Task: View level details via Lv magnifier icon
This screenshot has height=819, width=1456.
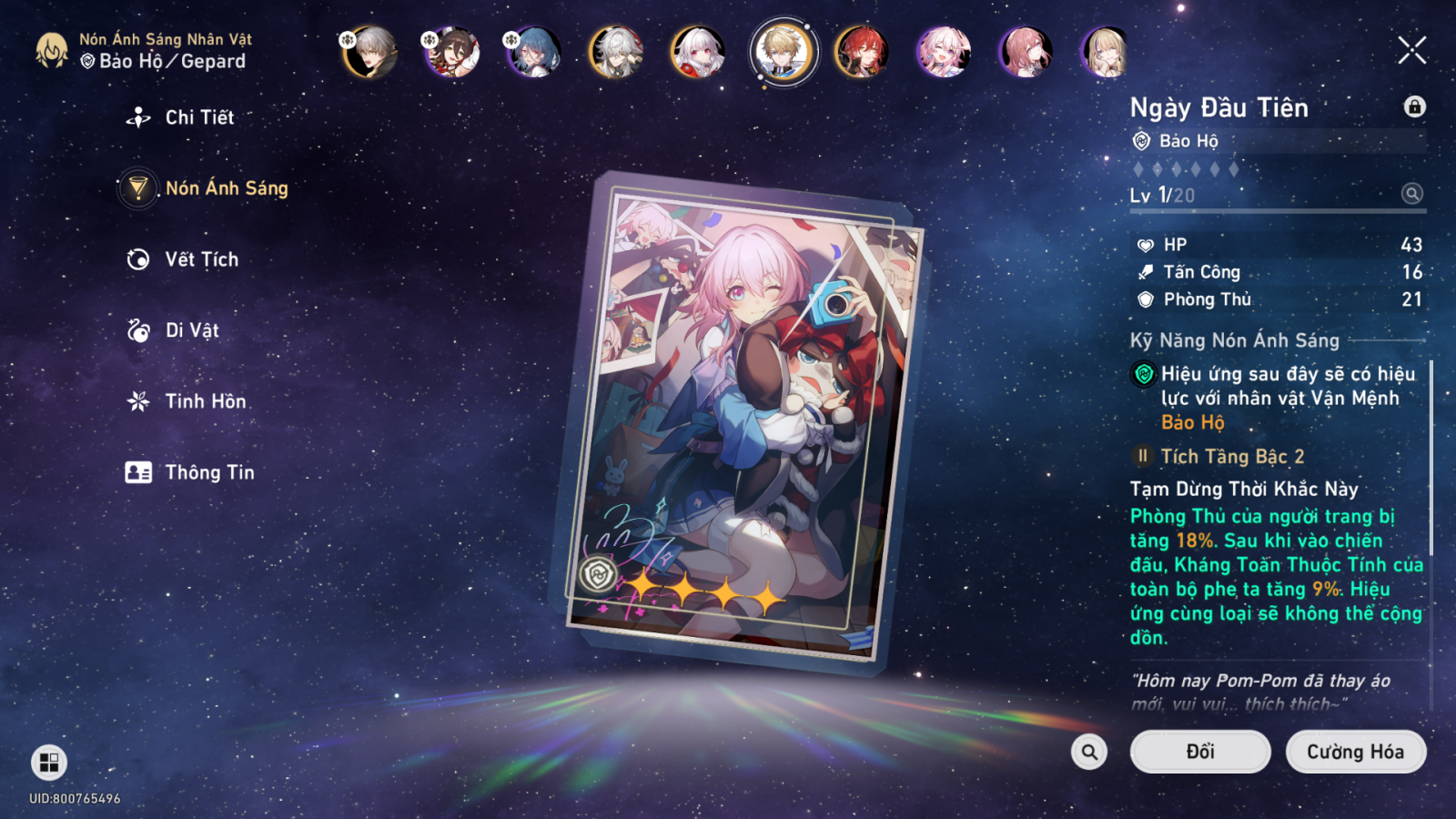Action: 1411,194
